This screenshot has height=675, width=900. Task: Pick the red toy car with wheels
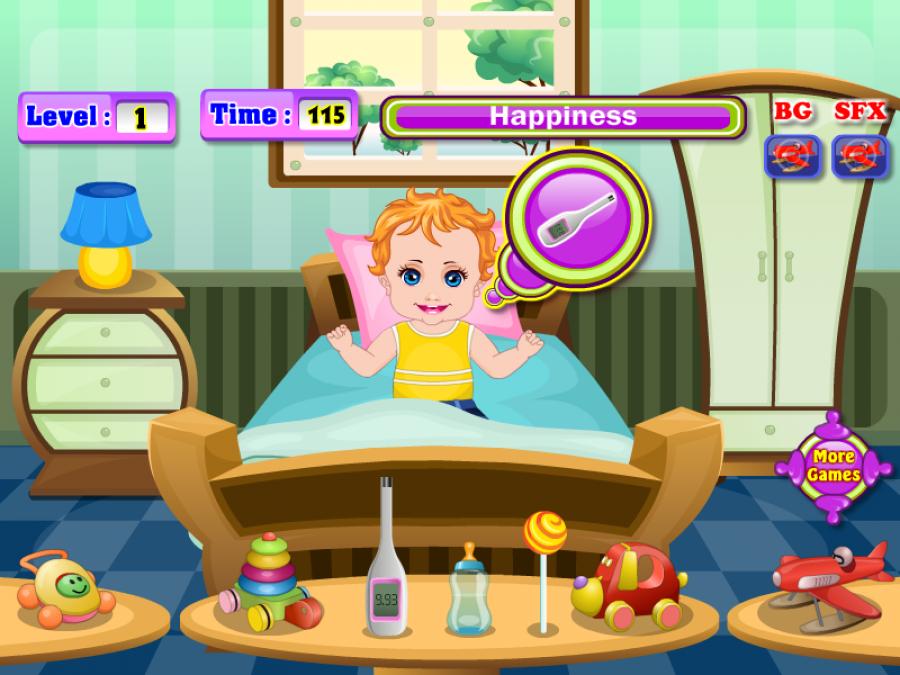pyautogui.click(x=628, y=585)
